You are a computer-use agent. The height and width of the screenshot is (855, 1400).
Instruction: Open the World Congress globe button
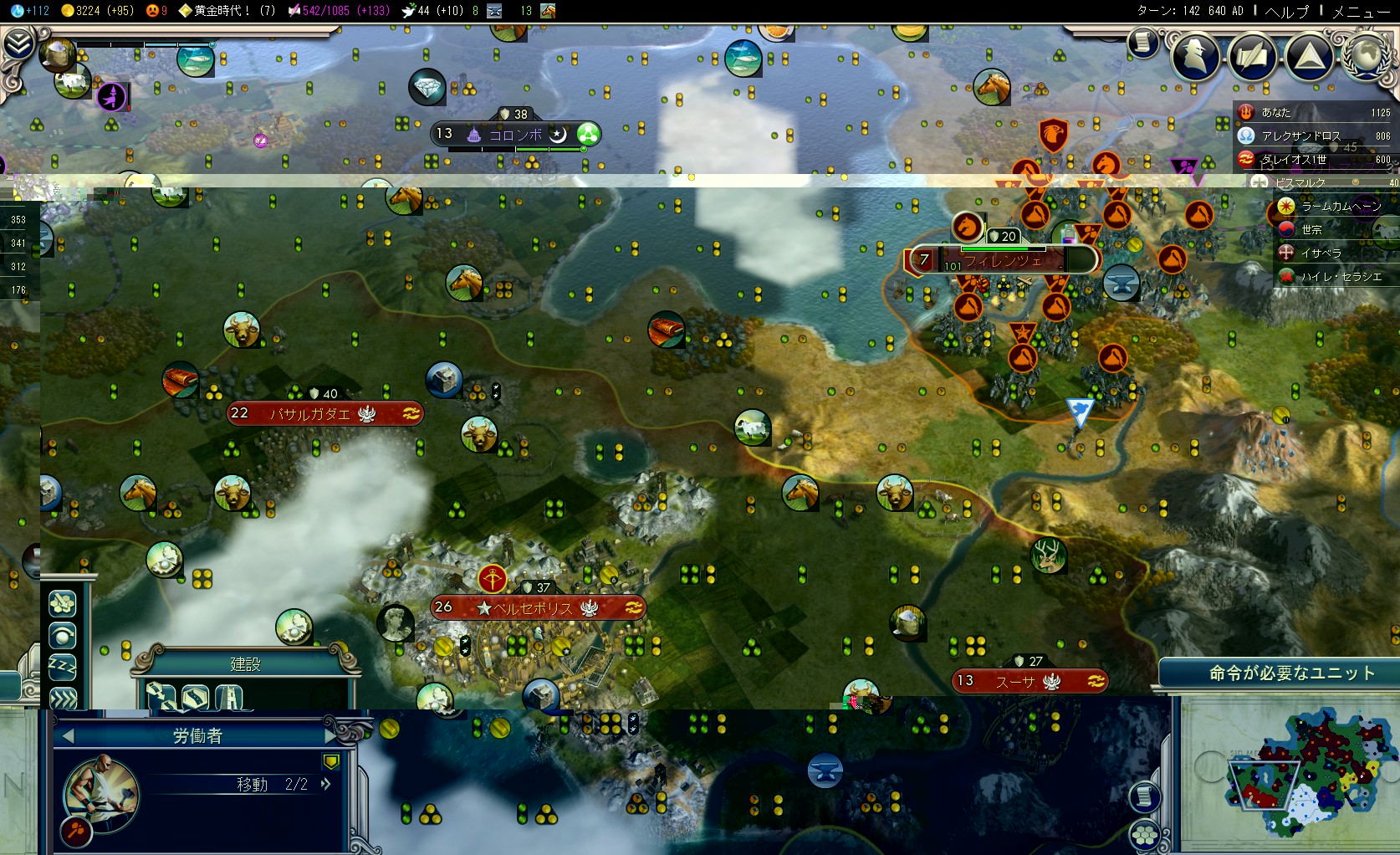(x=1366, y=55)
